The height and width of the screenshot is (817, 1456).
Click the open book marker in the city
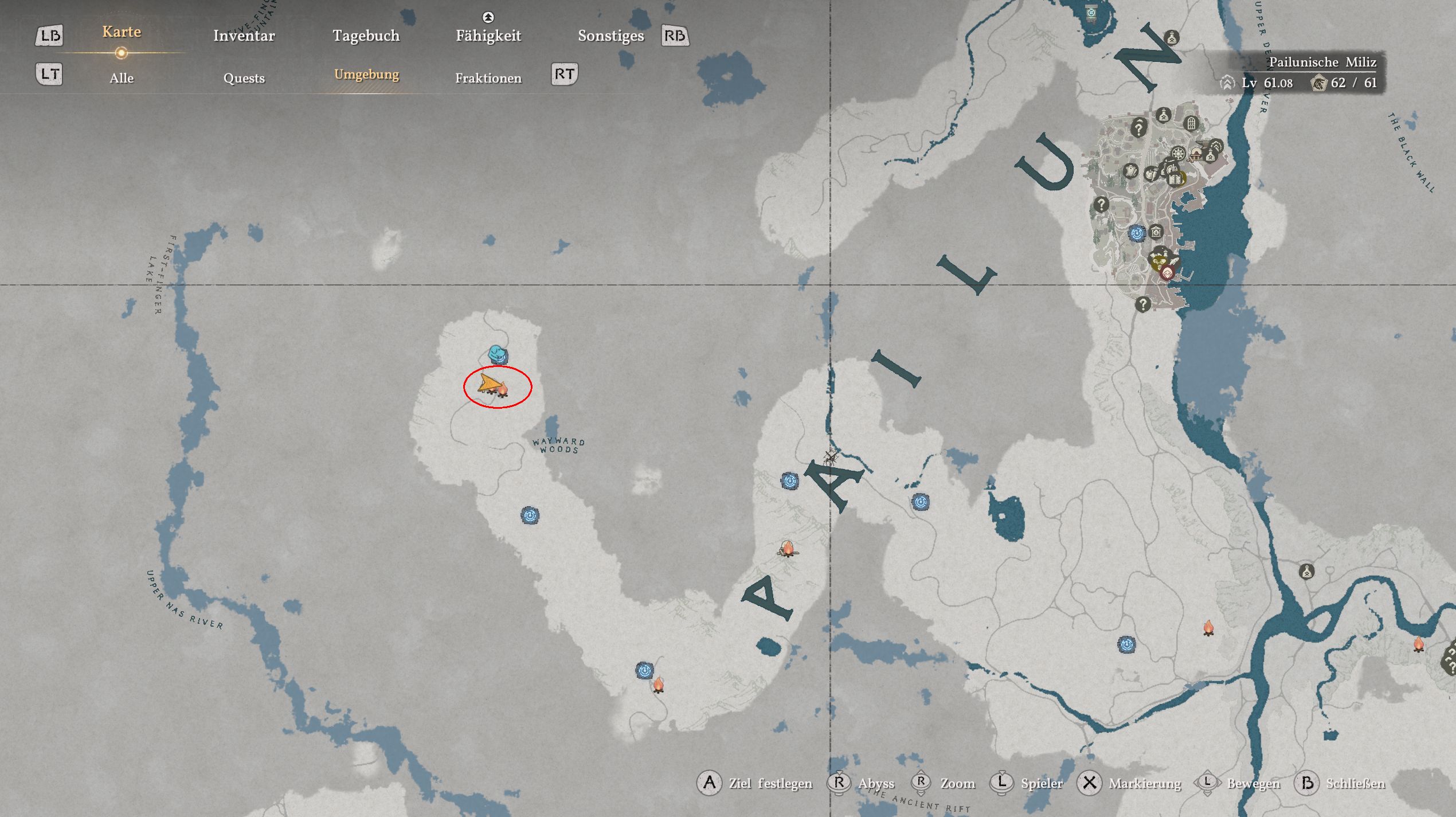tap(1175, 179)
